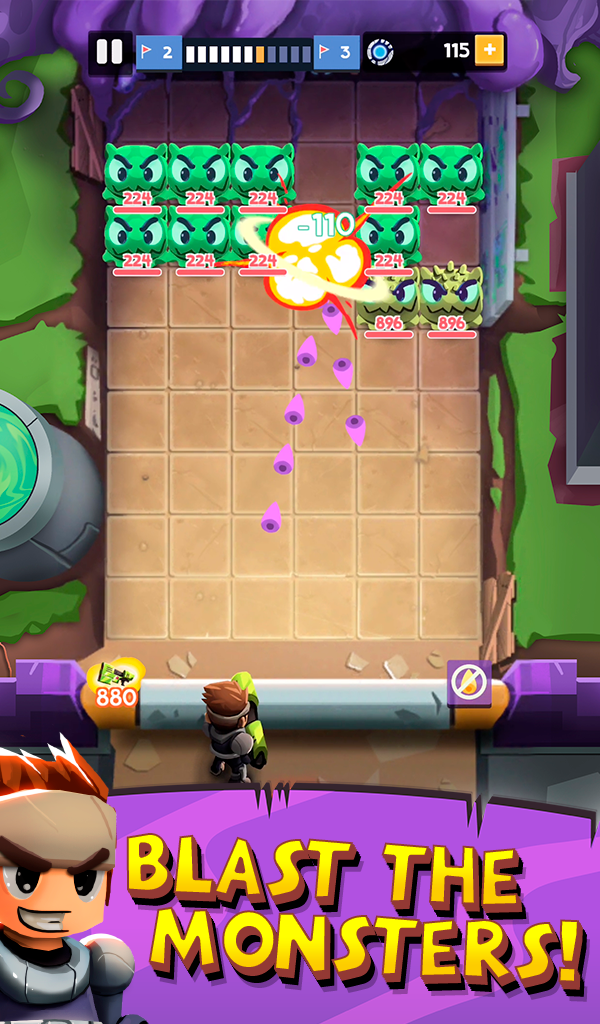Image resolution: width=600 pixels, height=1024 pixels.
Task: Select the crossed-out flame ability icon
Action: point(465,682)
